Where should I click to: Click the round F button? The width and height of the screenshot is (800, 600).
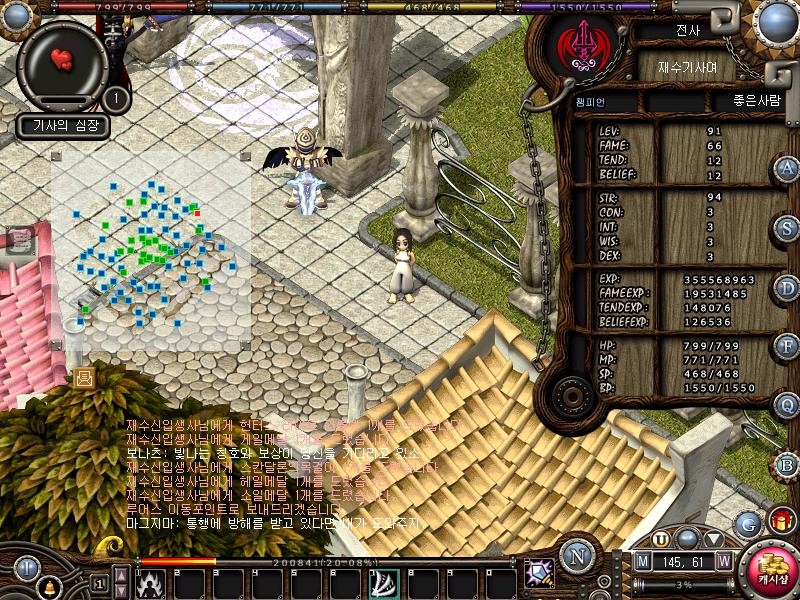(787, 347)
